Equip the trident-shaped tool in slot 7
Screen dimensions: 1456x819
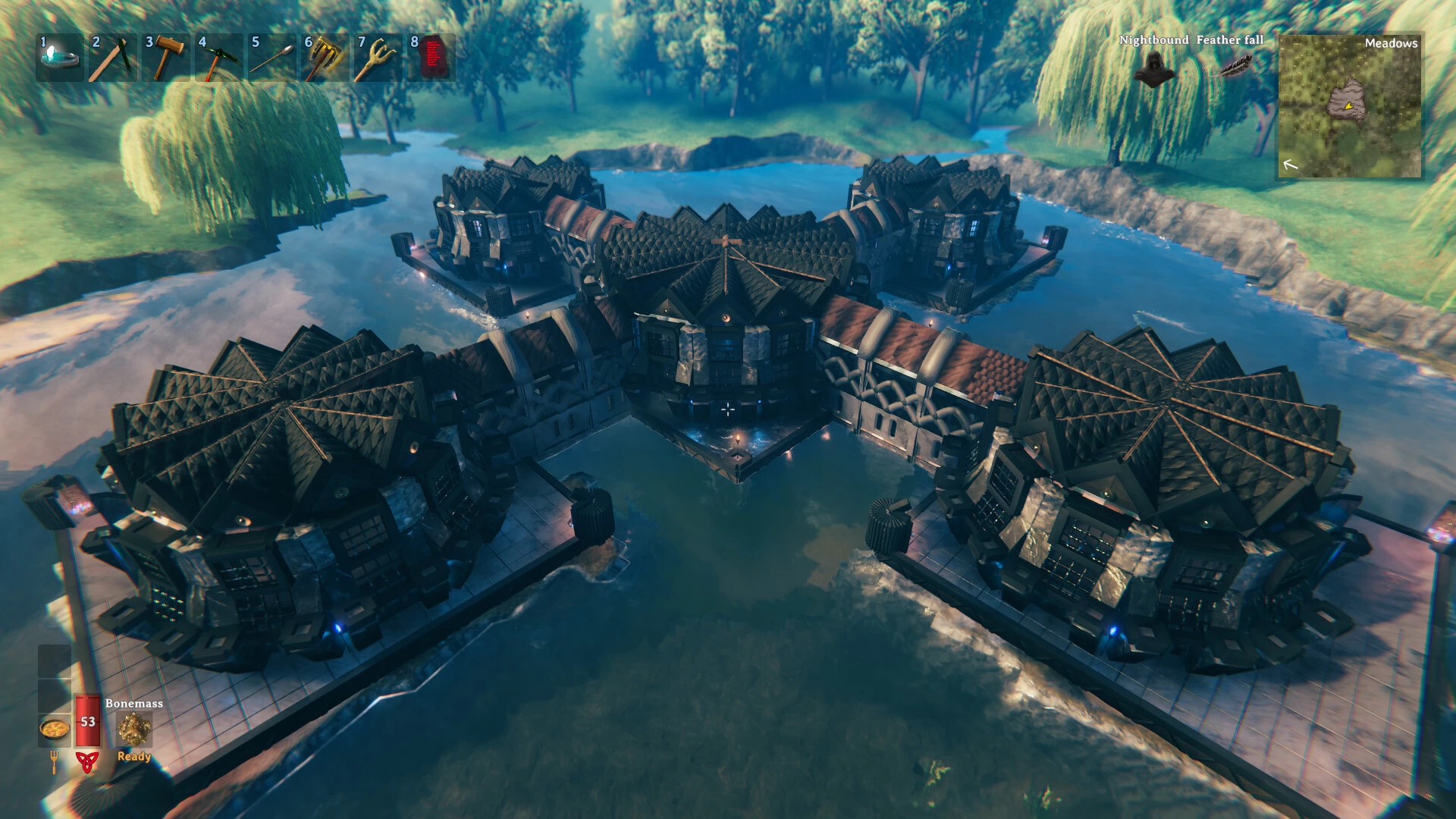point(378,58)
